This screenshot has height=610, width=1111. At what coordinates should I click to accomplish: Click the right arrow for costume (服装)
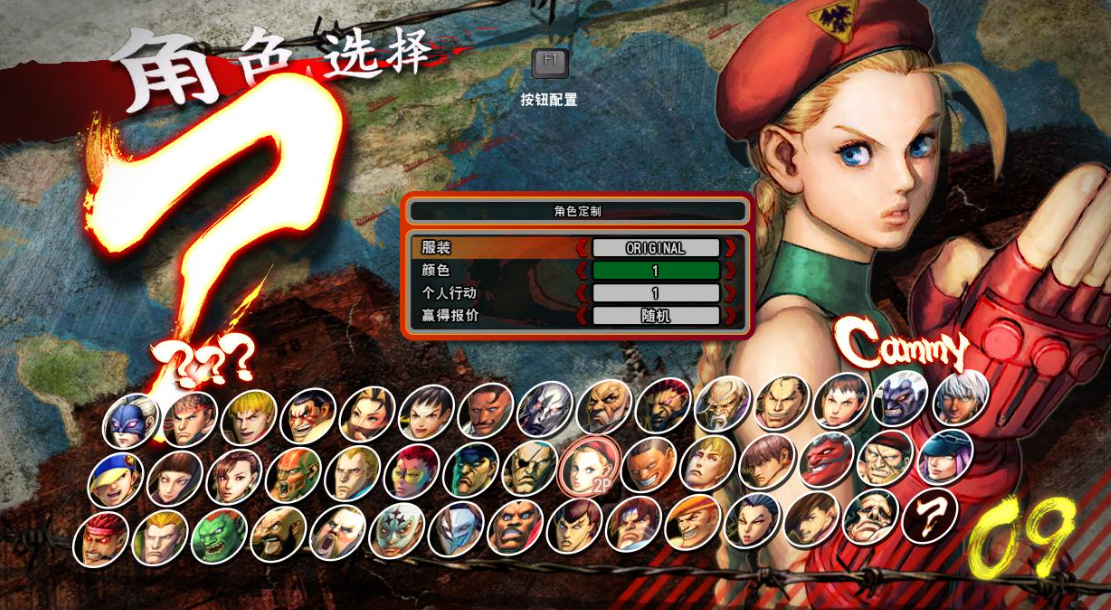pyautogui.click(x=731, y=248)
